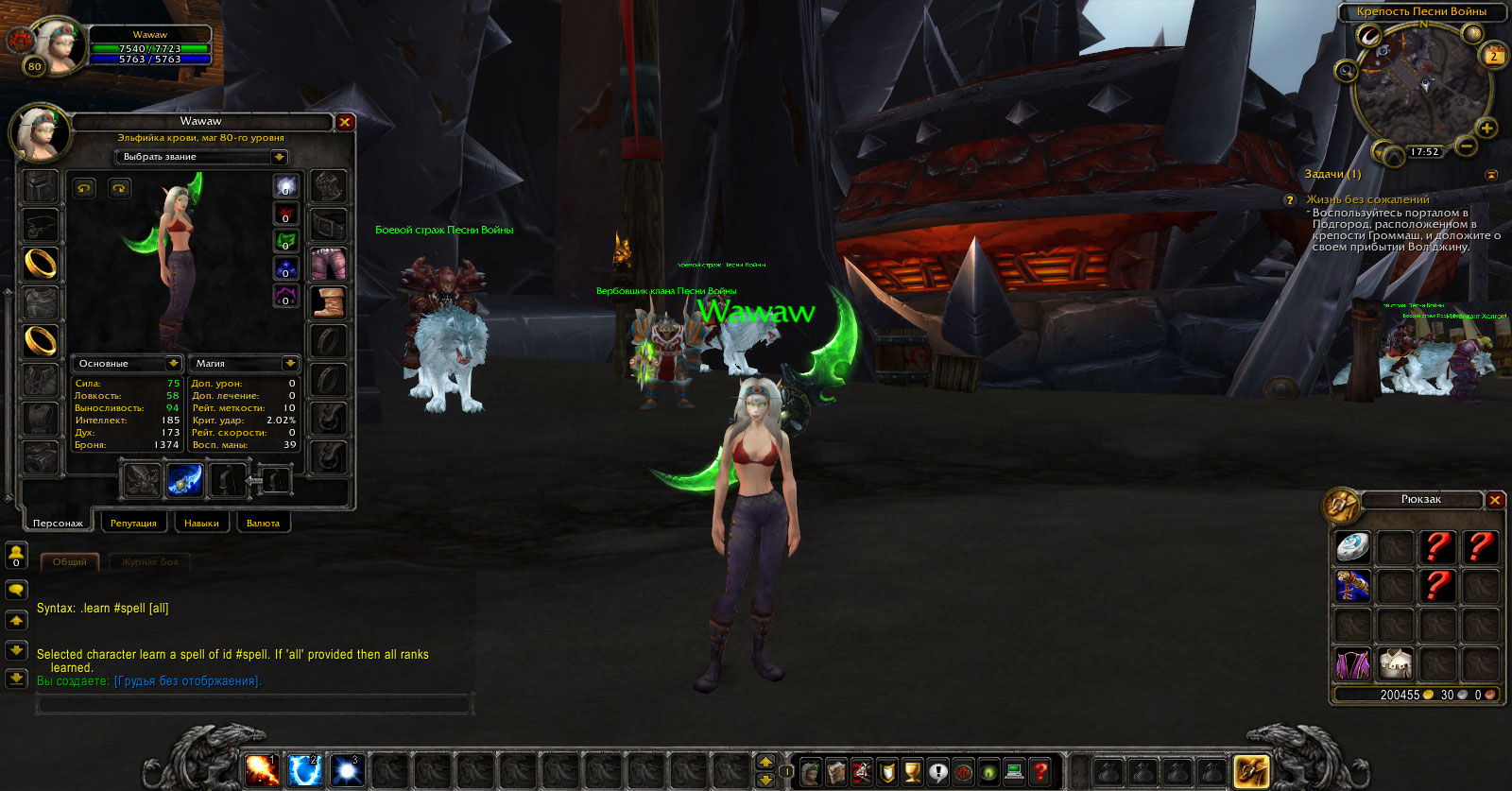Select the equipped boots slot
This screenshot has height=791, width=1512.
pyautogui.click(x=328, y=302)
